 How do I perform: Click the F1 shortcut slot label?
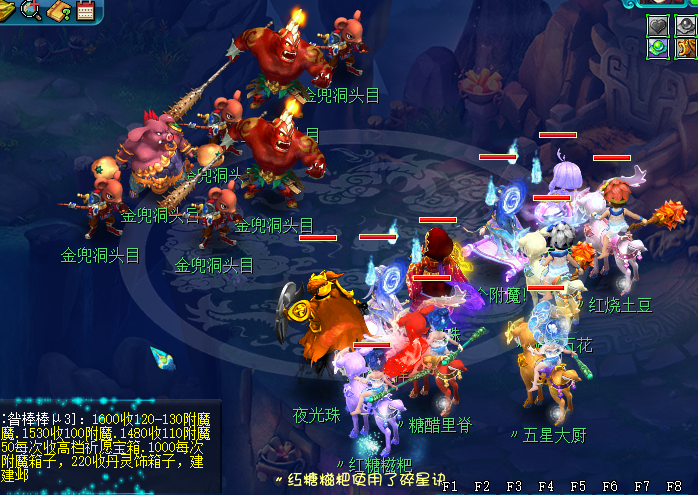tap(450, 486)
